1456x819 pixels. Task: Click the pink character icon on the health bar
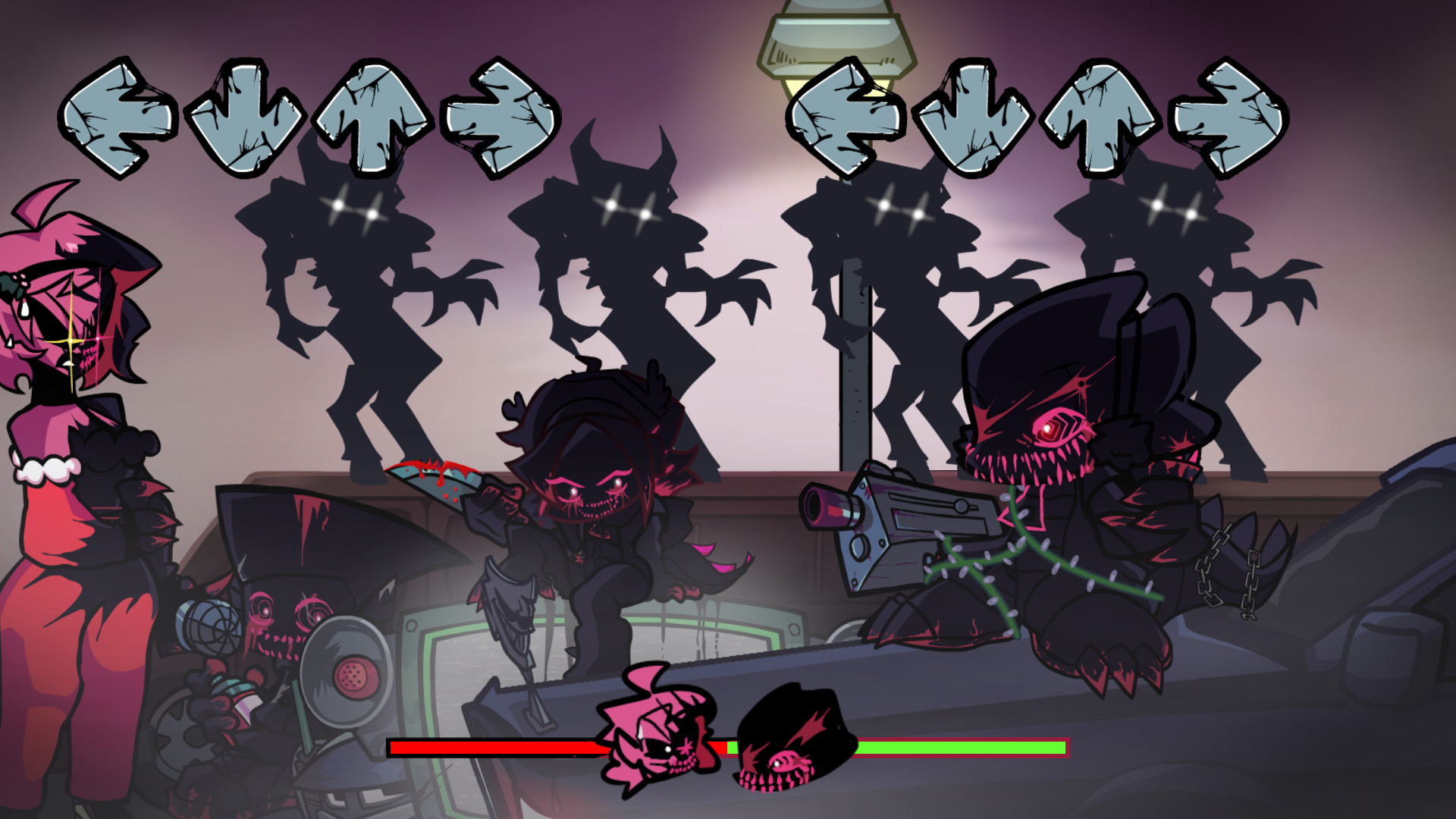660,747
